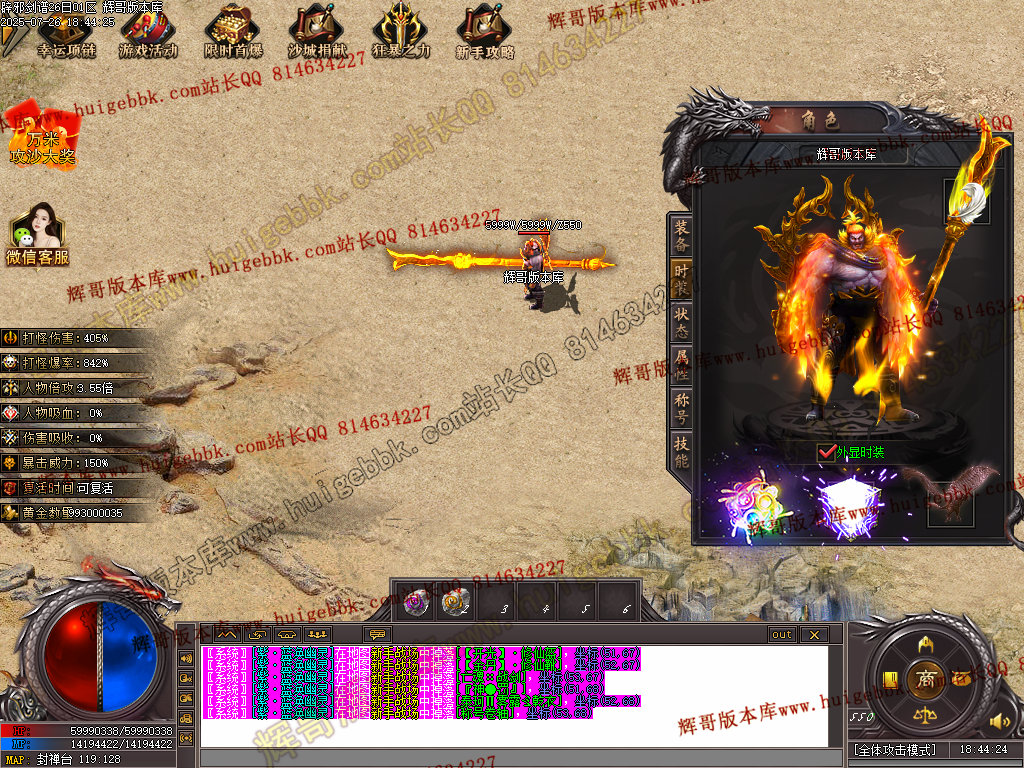Viewport: 1024px width, 768px height.
Task: Open the 限时首爆 treasure chest icon
Action: tap(233, 33)
